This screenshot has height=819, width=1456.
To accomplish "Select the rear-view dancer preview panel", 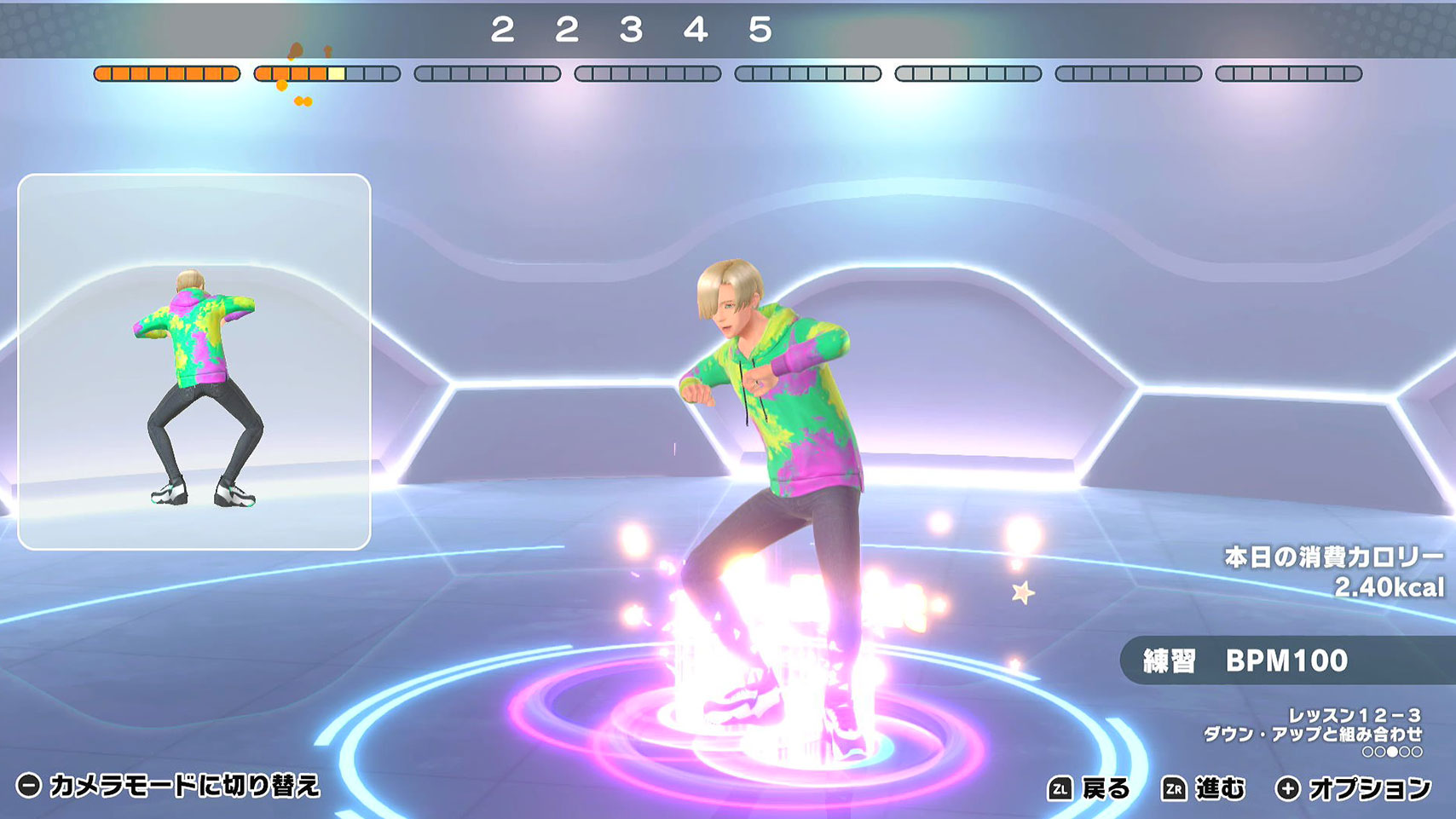I will [194, 362].
